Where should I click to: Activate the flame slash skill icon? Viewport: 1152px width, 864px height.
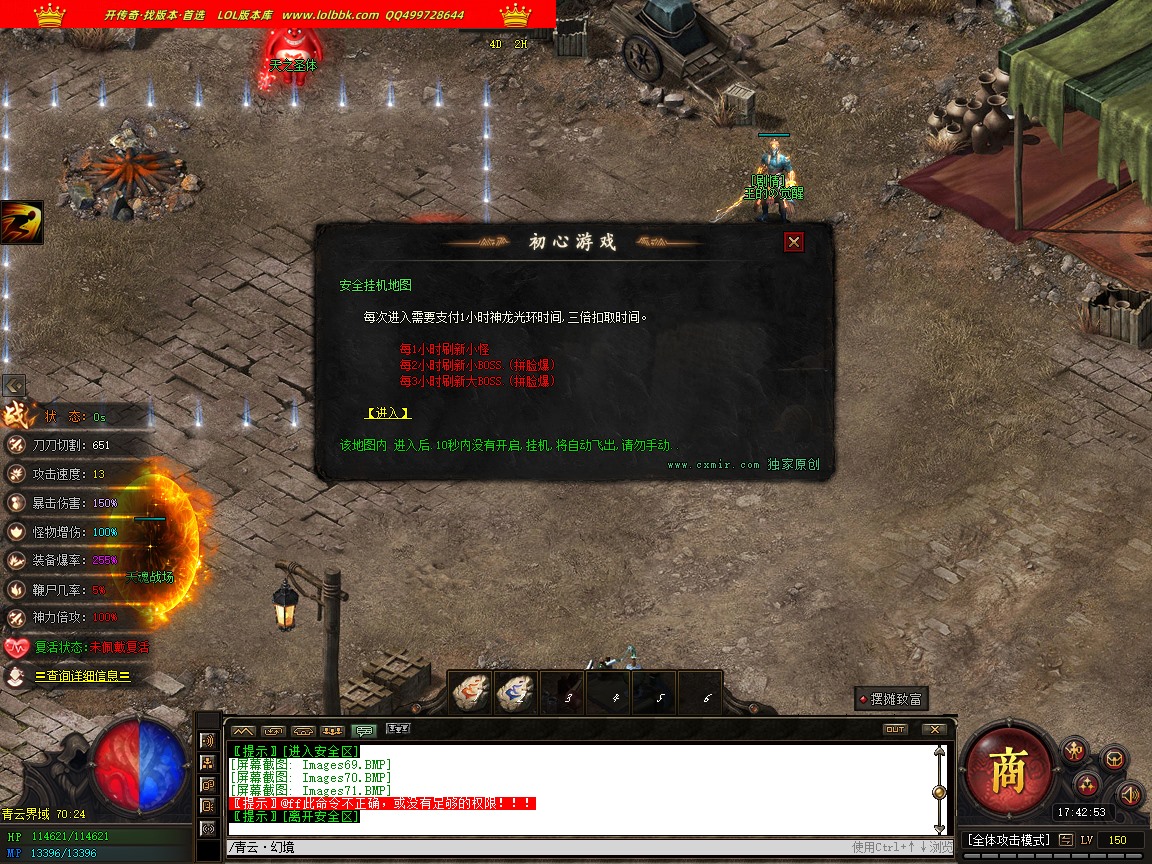tap(21, 222)
